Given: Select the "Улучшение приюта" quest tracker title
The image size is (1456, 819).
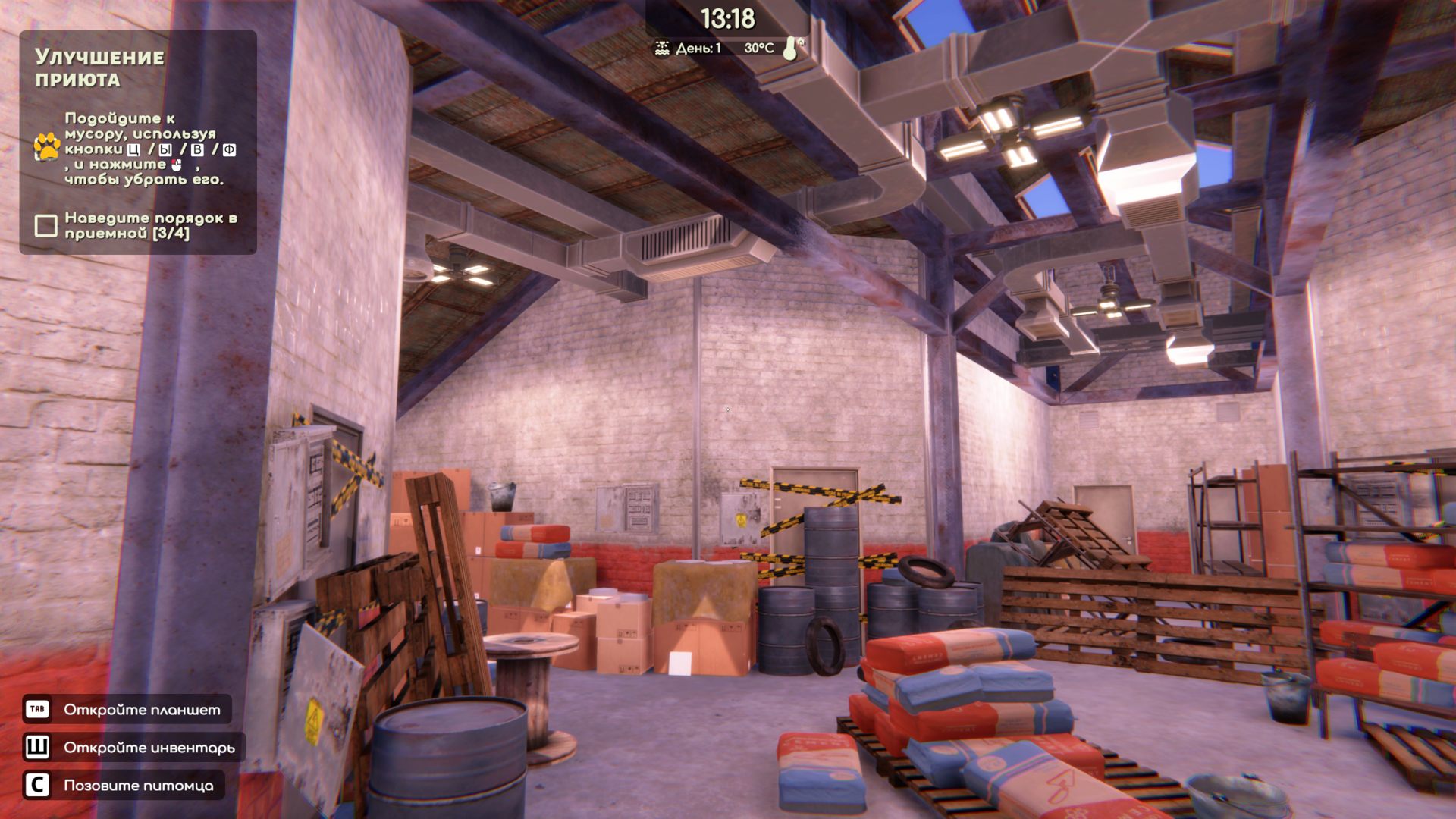Looking at the screenshot, I should [x=99, y=68].
